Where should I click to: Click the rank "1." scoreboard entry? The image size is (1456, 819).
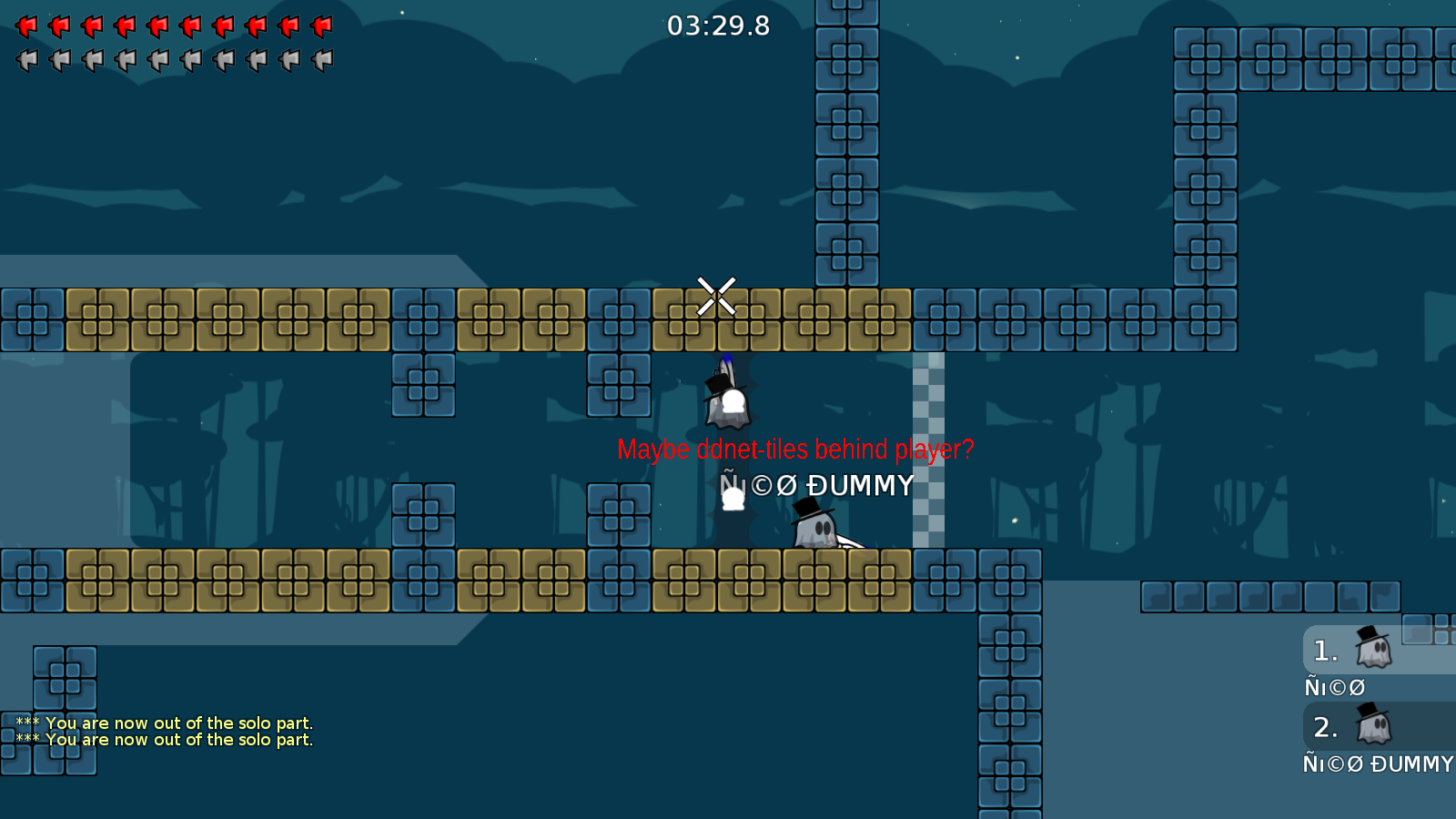point(1325,650)
